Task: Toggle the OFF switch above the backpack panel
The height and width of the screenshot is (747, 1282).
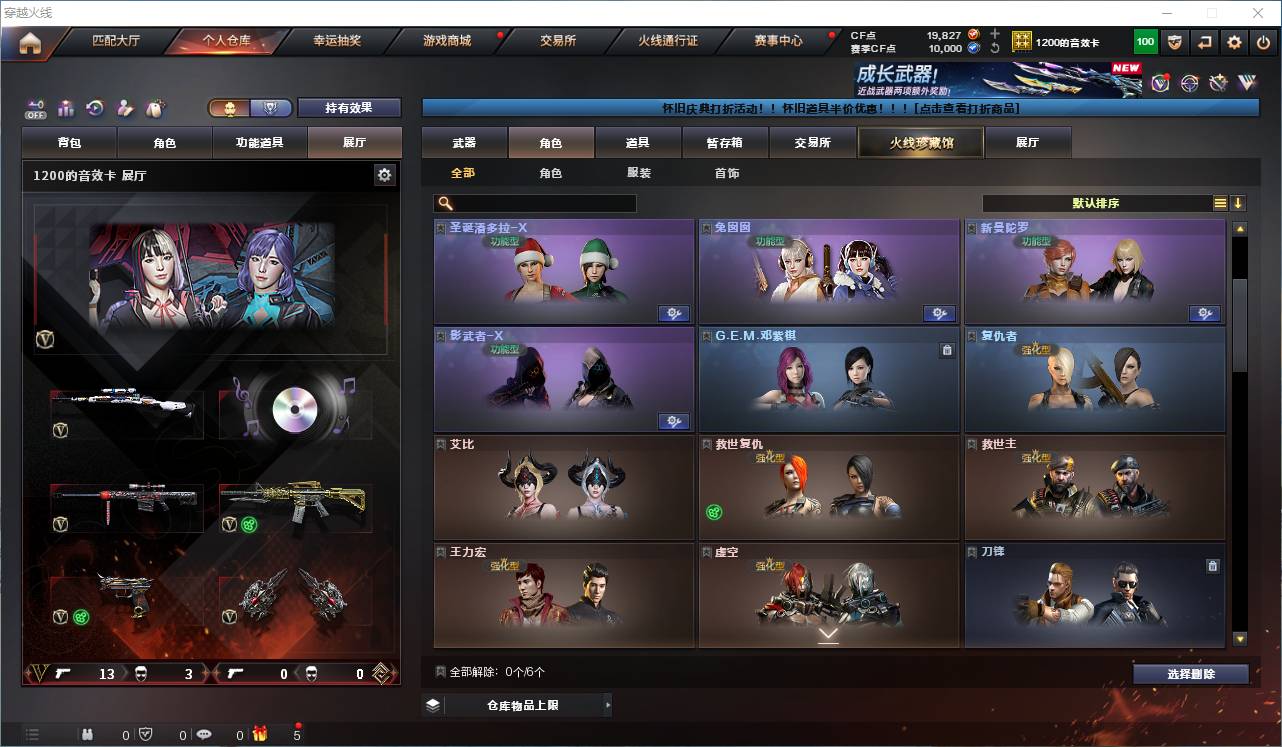Action: [35, 106]
